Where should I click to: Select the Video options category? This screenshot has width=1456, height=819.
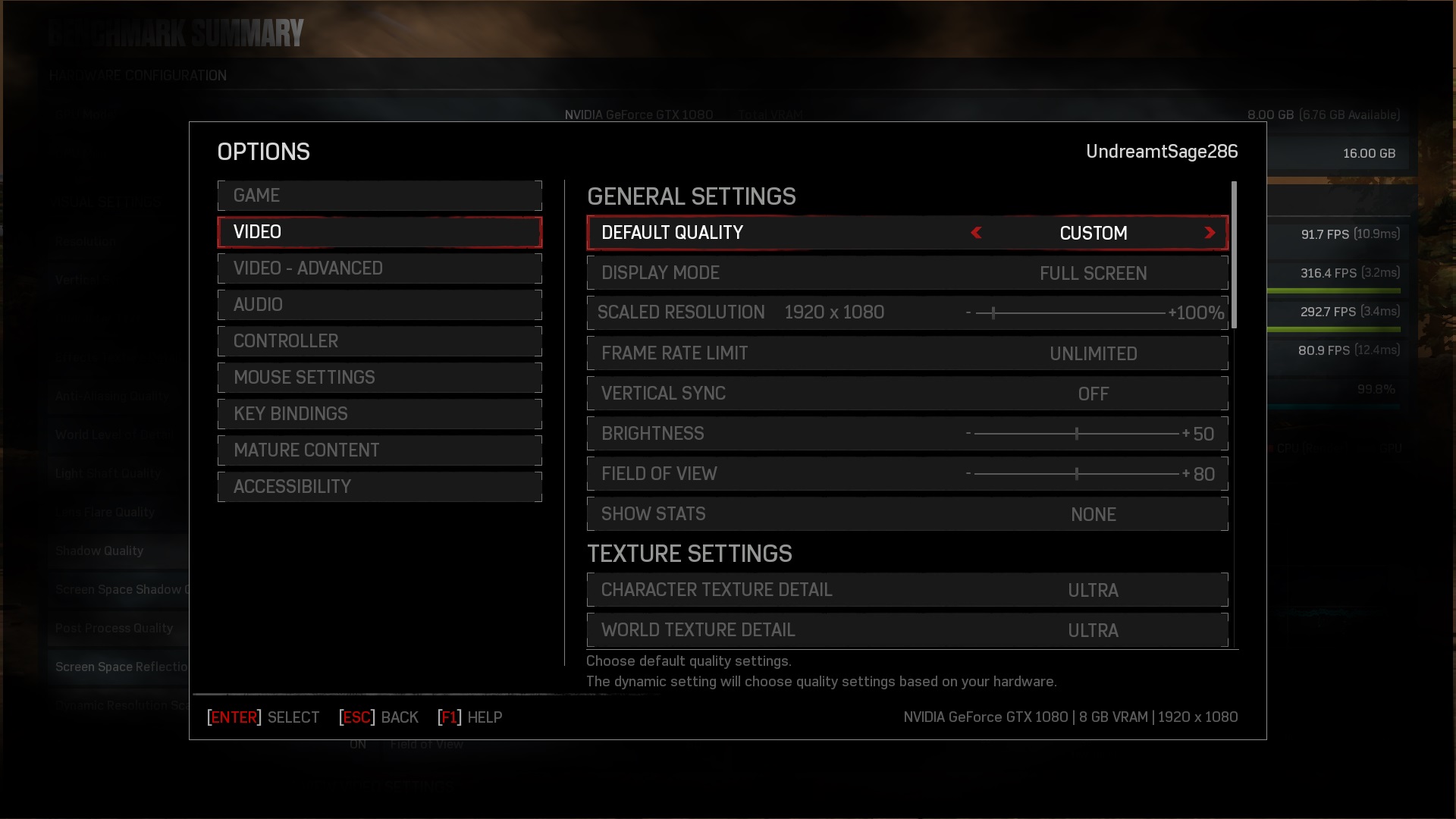[x=379, y=232]
